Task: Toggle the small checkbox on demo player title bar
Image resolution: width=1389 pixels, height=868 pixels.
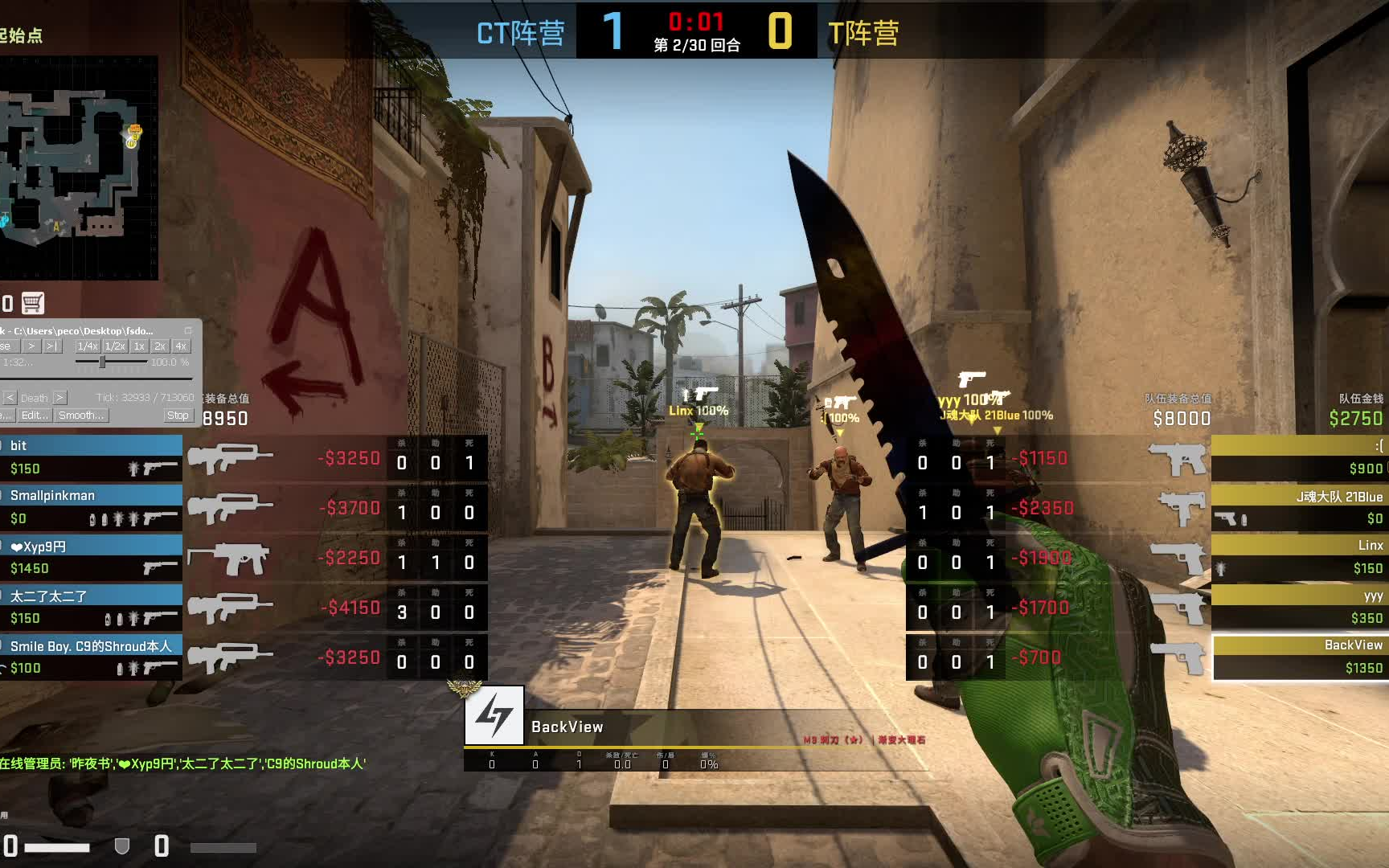Action: pyautogui.click(x=189, y=331)
